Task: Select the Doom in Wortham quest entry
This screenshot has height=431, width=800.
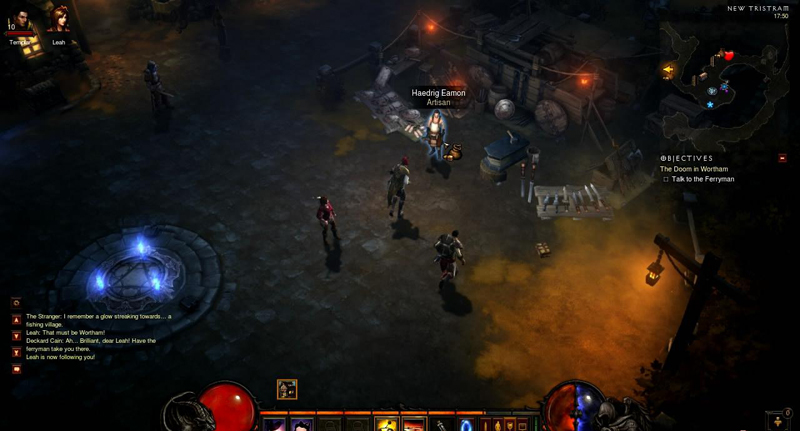Action: coord(693,169)
